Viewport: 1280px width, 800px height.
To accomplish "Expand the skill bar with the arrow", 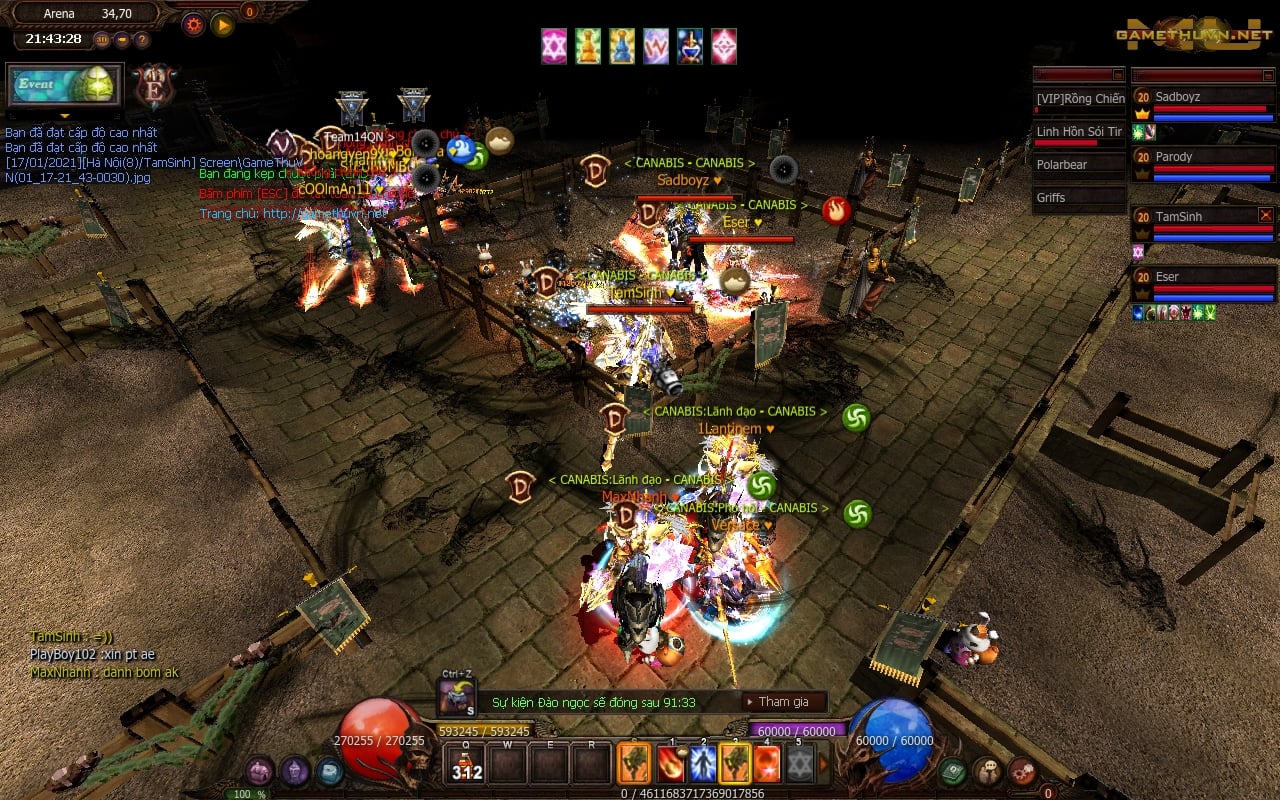I will pos(824,764).
